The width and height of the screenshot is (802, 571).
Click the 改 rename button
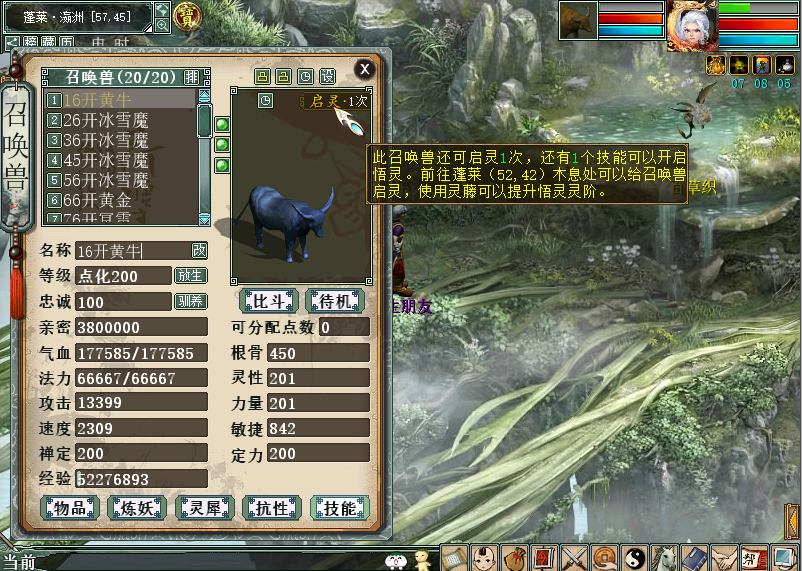(x=199, y=250)
